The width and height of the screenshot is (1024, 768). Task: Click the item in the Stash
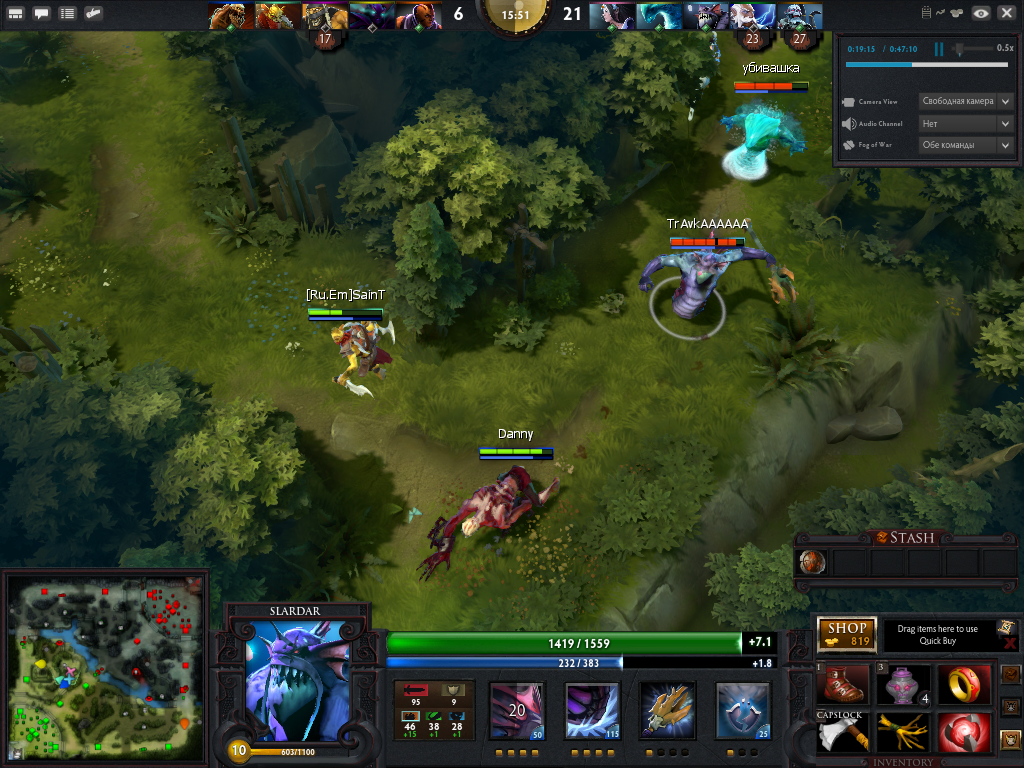(814, 563)
